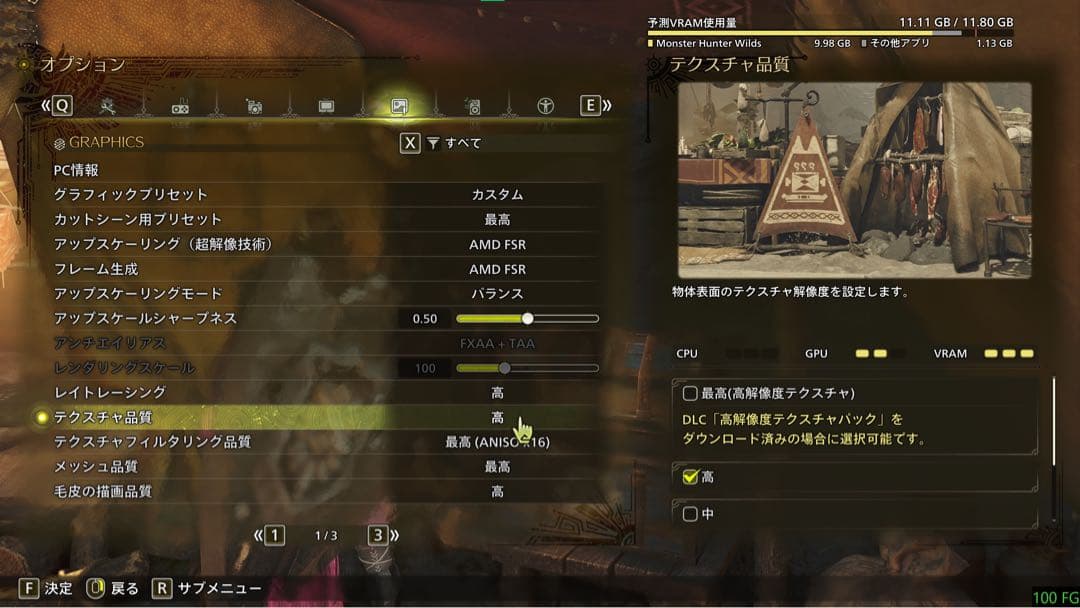The width and height of the screenshot is (1080, 608).
Task: Tick the 最高(高解像度テクスチャ) checkbox
Action: click(690, 393)
